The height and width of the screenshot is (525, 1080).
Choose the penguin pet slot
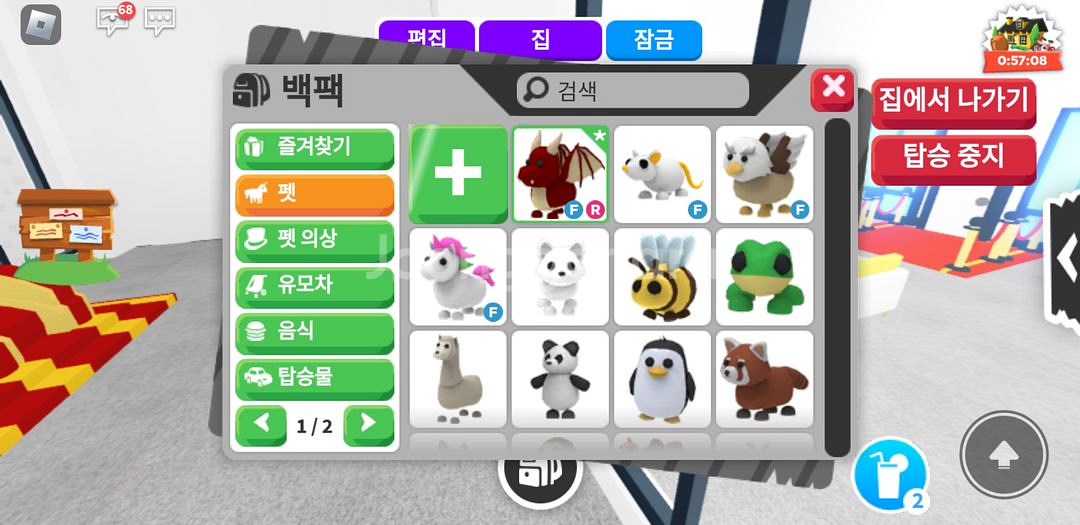[x=662, y=378]
